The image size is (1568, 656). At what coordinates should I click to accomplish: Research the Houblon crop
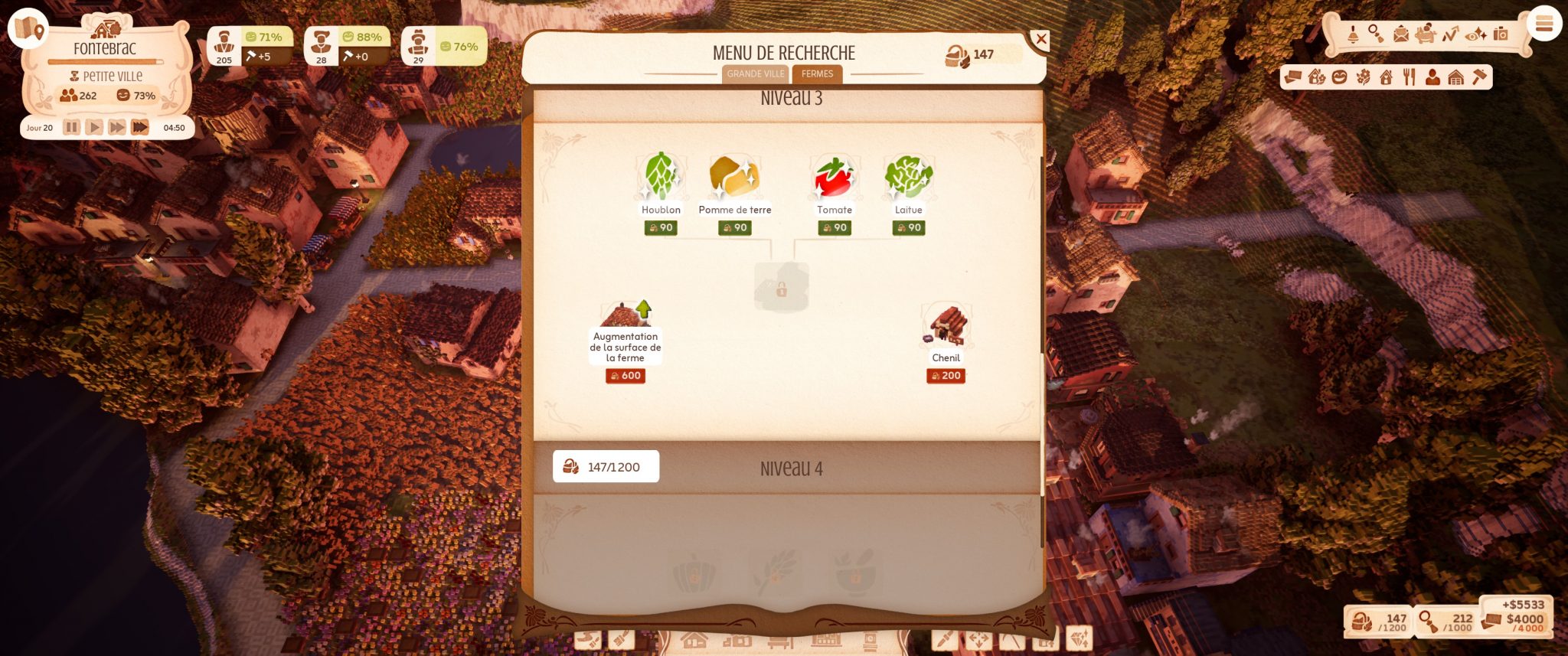tap(660, 178)
